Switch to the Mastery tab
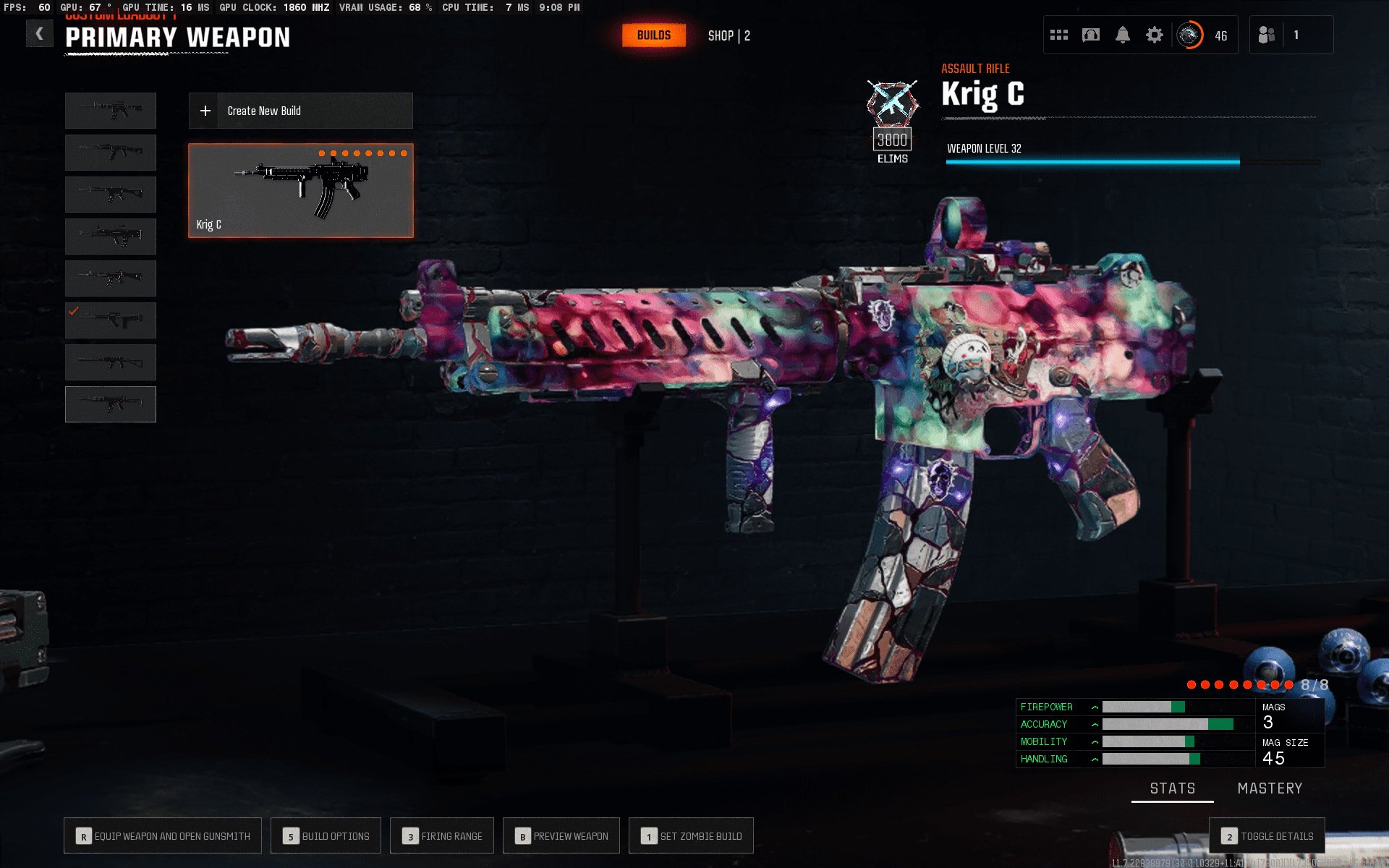The width and height of the screenshot is (1389, 868). pyautogui.click(x=1270, y=788)
